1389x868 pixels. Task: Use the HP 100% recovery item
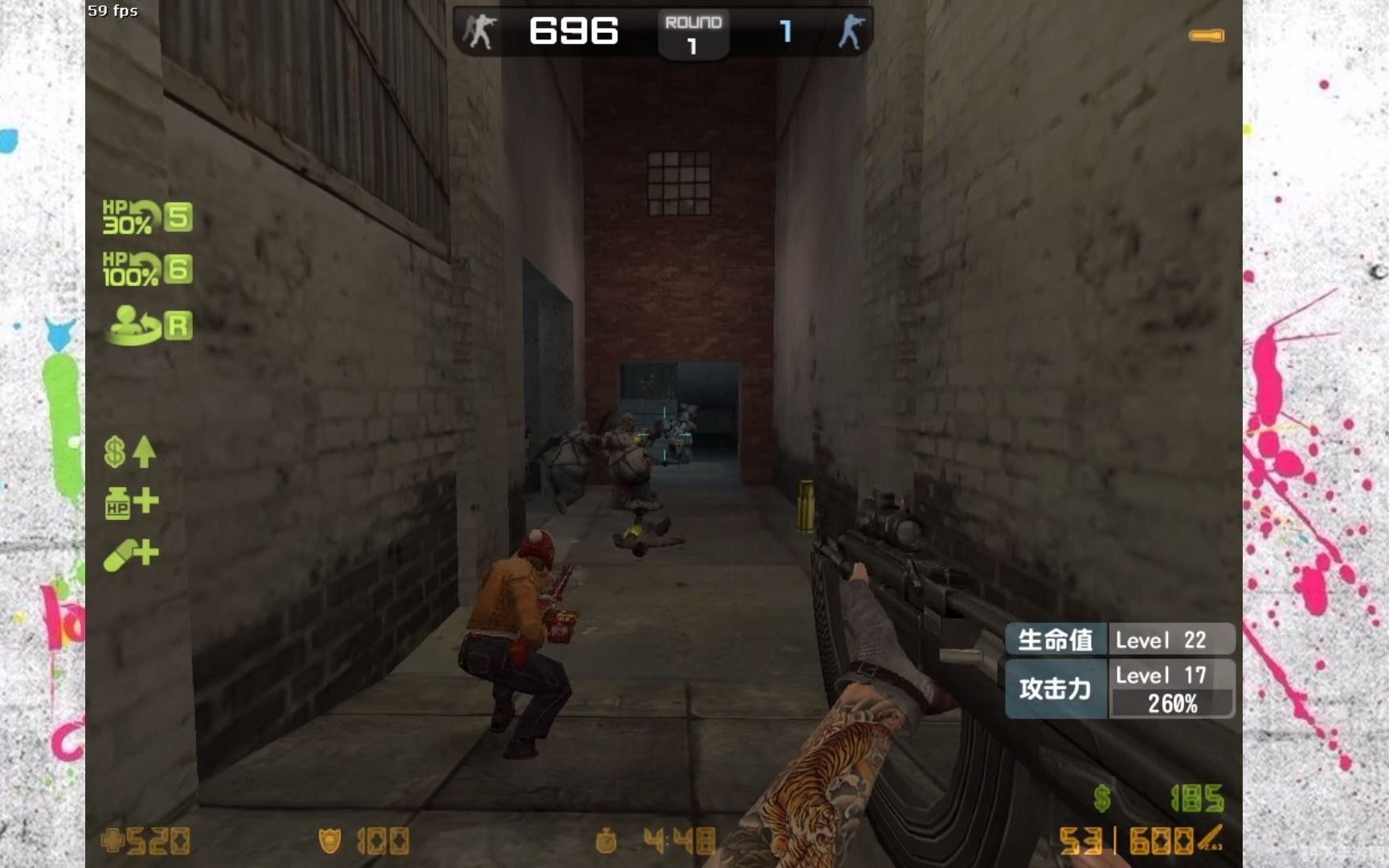point(146,269)
